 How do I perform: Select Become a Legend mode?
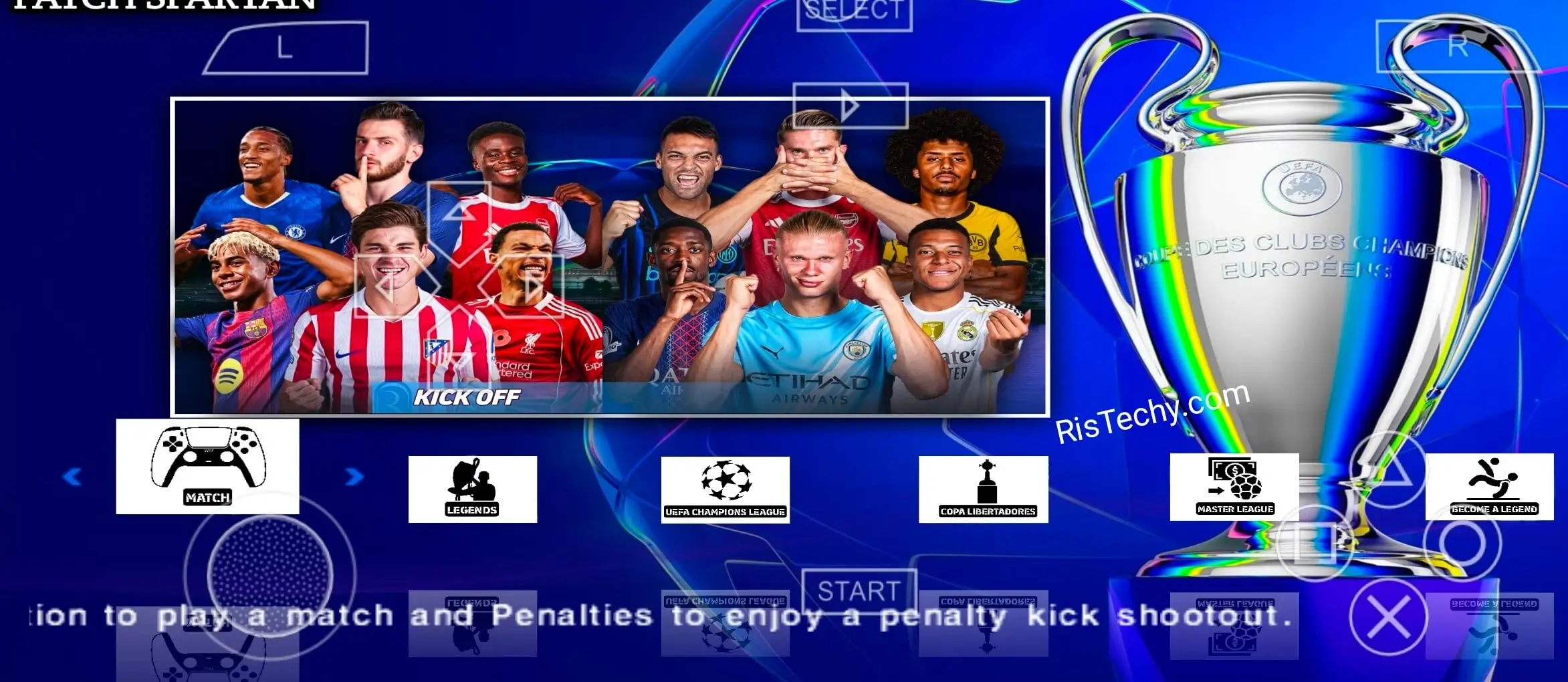tap(1489, 487)
